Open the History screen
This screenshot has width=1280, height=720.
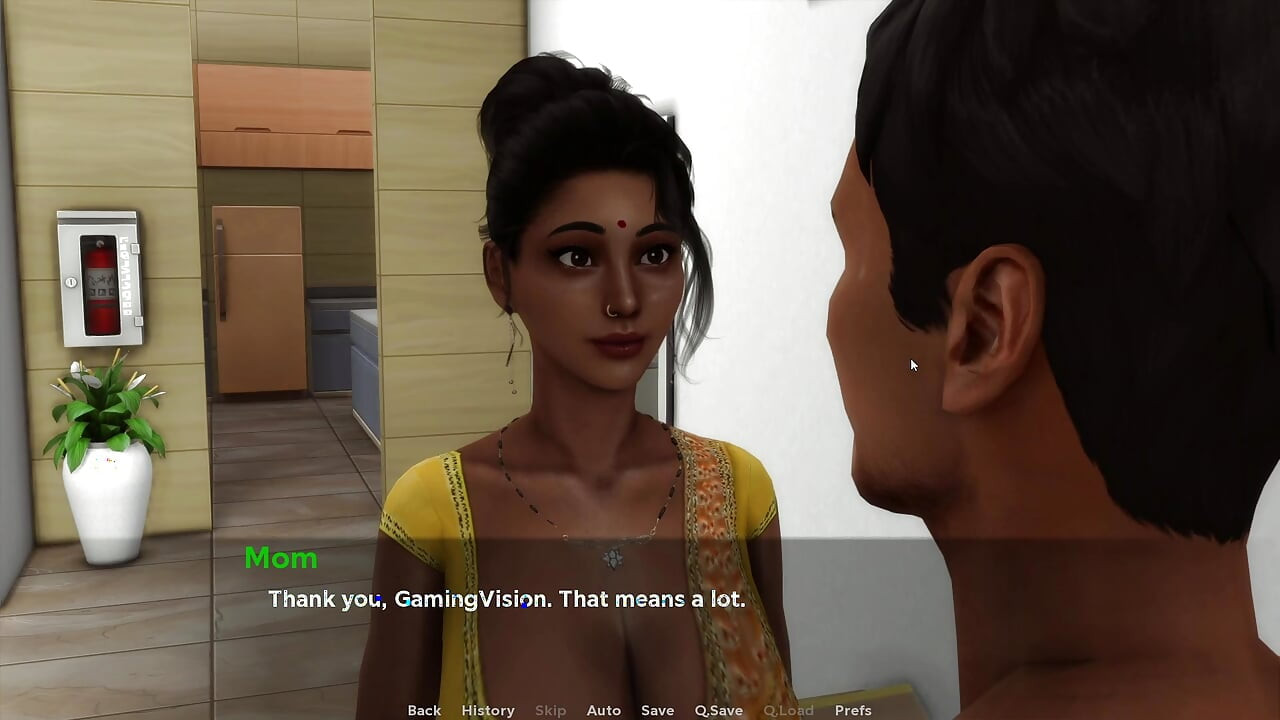[487, 710]
